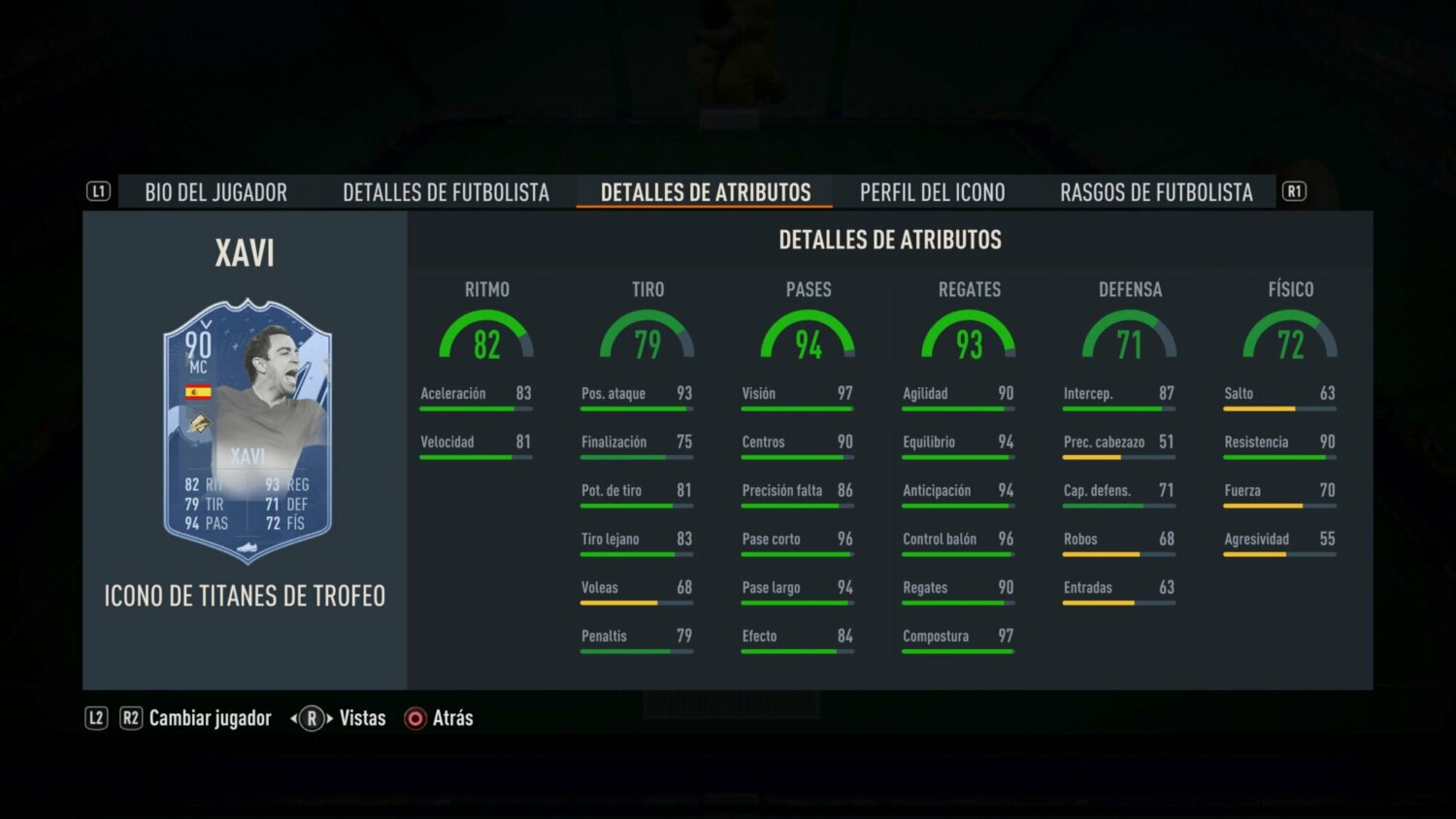Click the TIRO gauge showing 79
Image resolution: width=1456 pixels, height=819 pixels.
pyautogui.click(x=646, y=338)
